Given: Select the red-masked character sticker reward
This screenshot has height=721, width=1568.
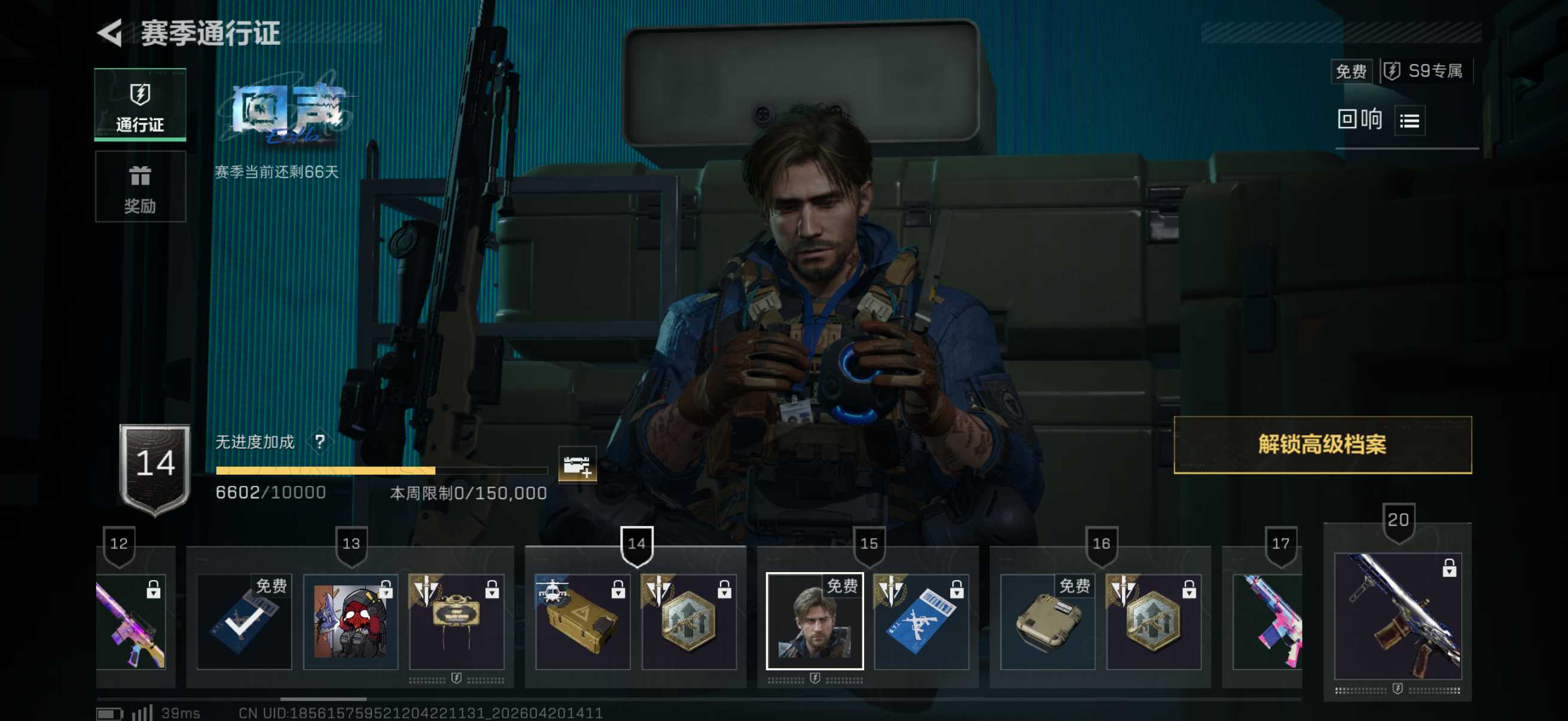Looking at the screenshot, I should [350, 621].
